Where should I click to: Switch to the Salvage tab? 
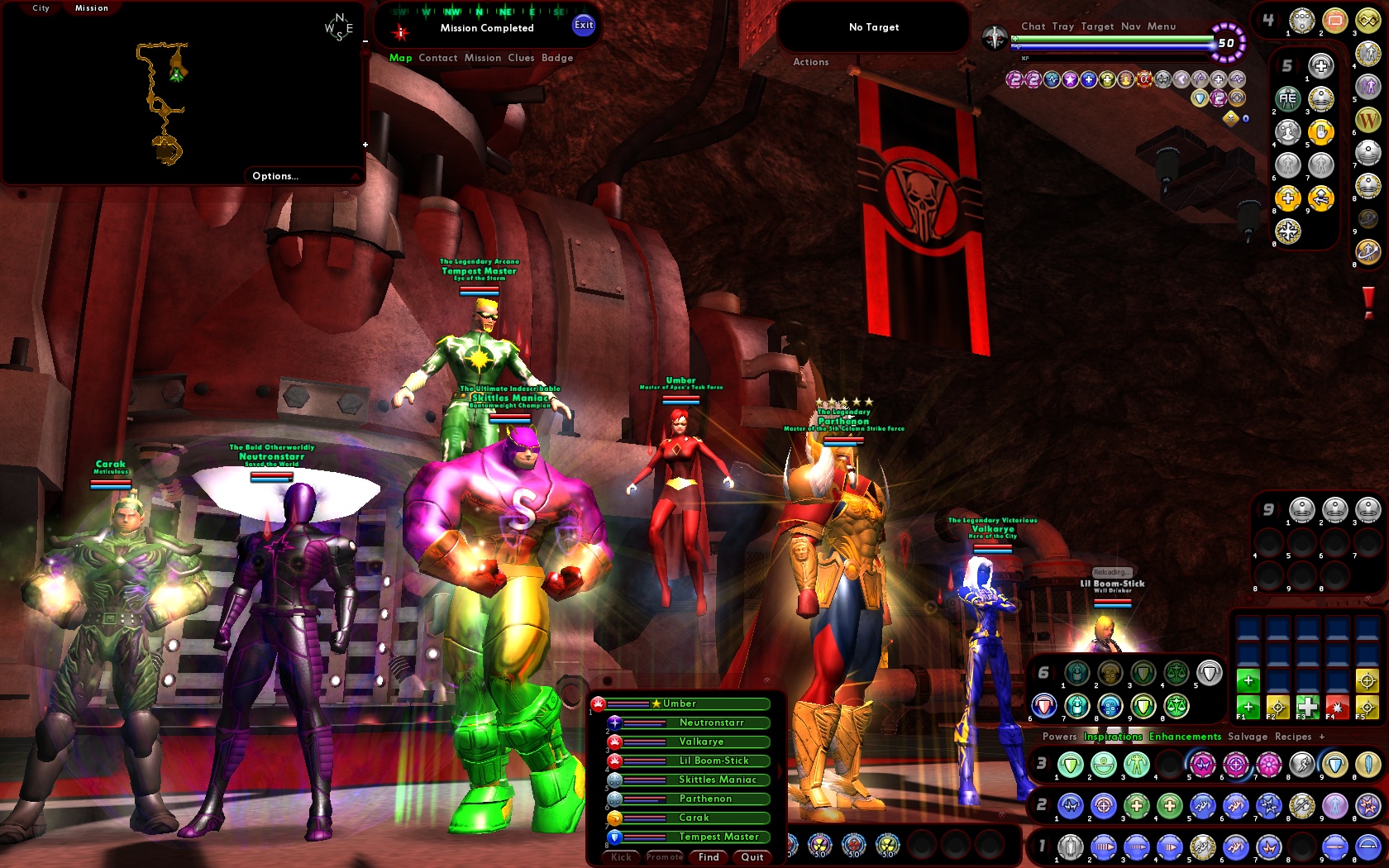point(1247,737)
